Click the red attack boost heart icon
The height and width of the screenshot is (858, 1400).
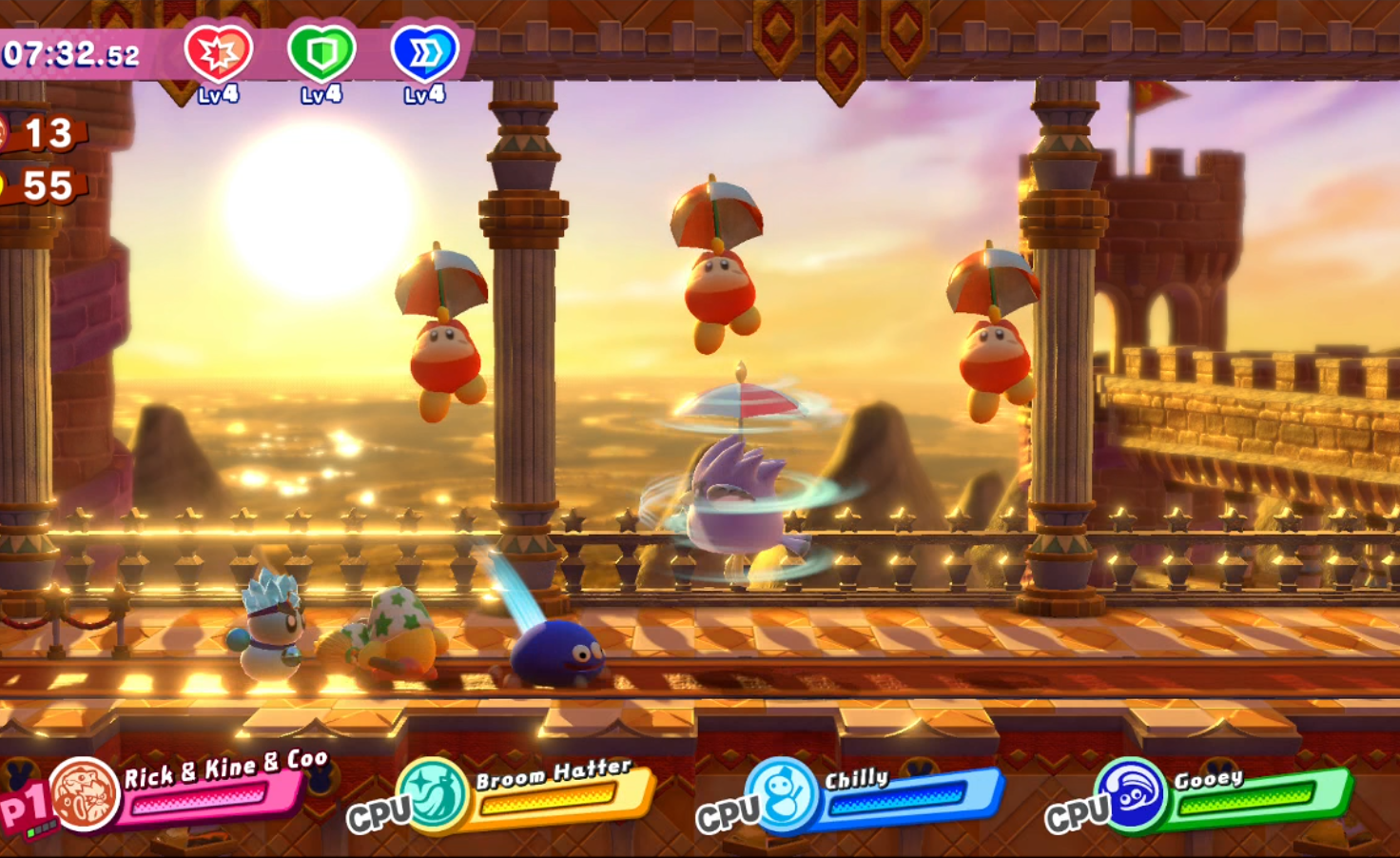pos(219,53)
